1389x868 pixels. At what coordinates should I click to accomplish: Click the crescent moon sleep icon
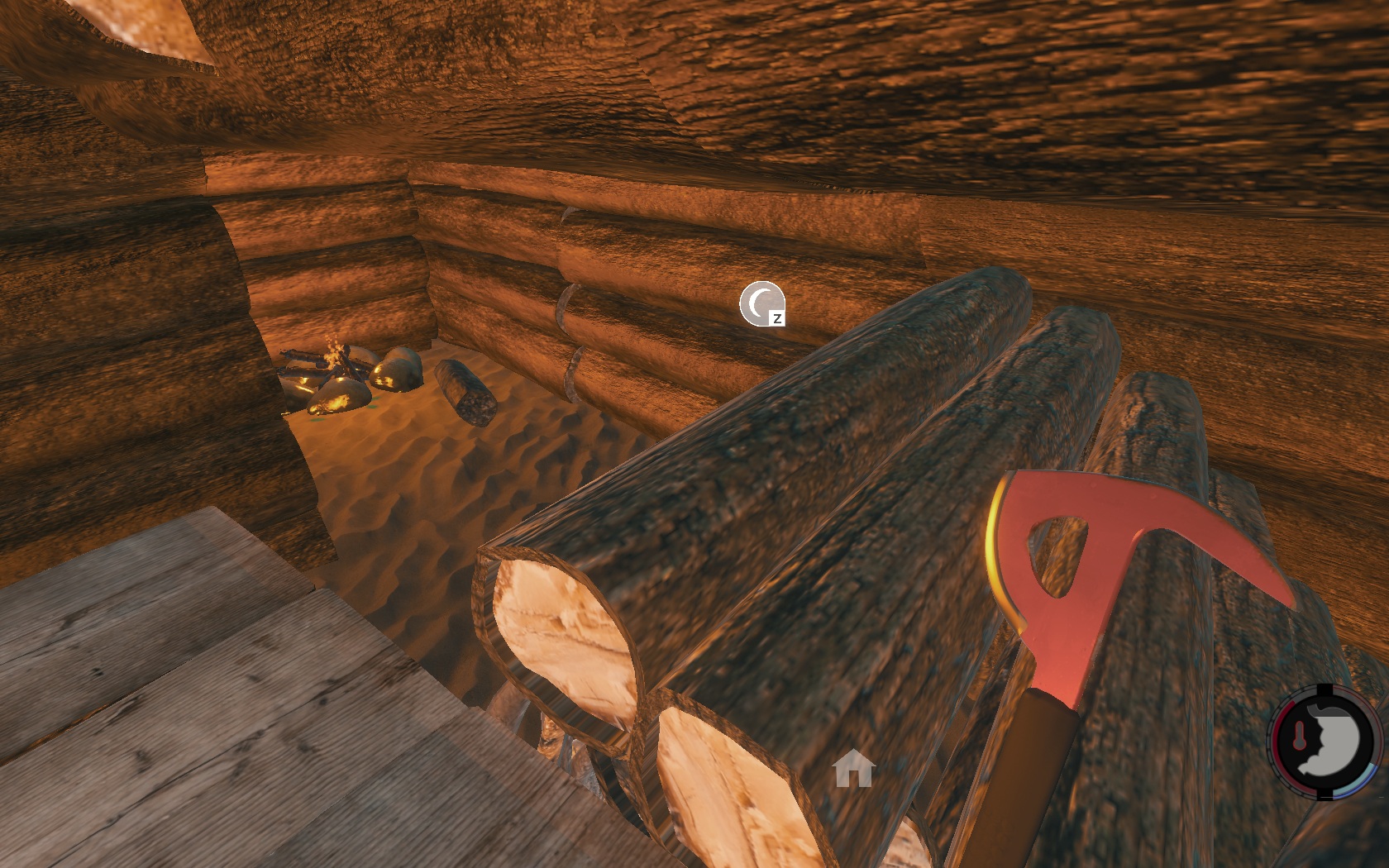(x=761, y=303)
